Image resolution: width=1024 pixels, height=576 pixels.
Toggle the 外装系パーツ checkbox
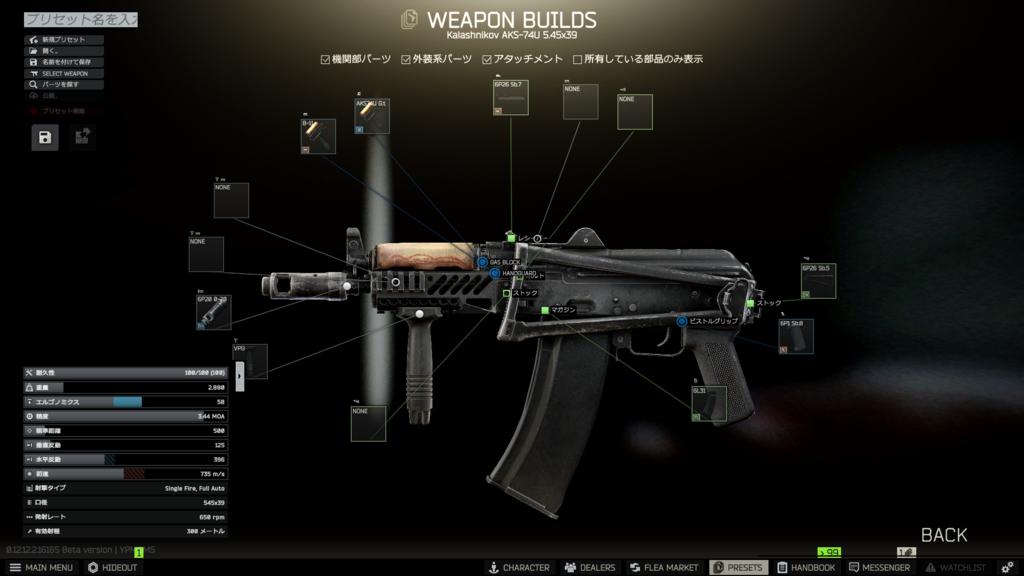pos(406,60)
